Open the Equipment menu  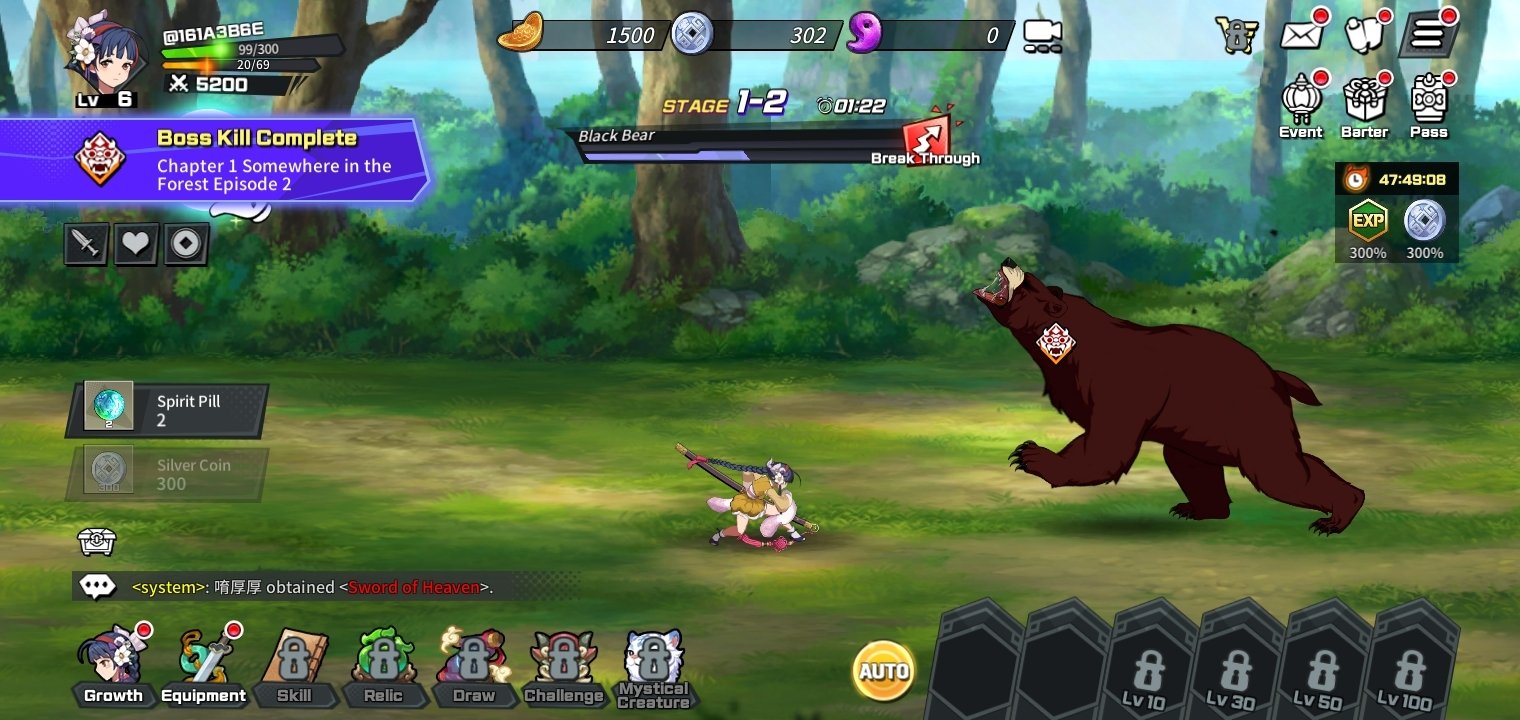204,665
